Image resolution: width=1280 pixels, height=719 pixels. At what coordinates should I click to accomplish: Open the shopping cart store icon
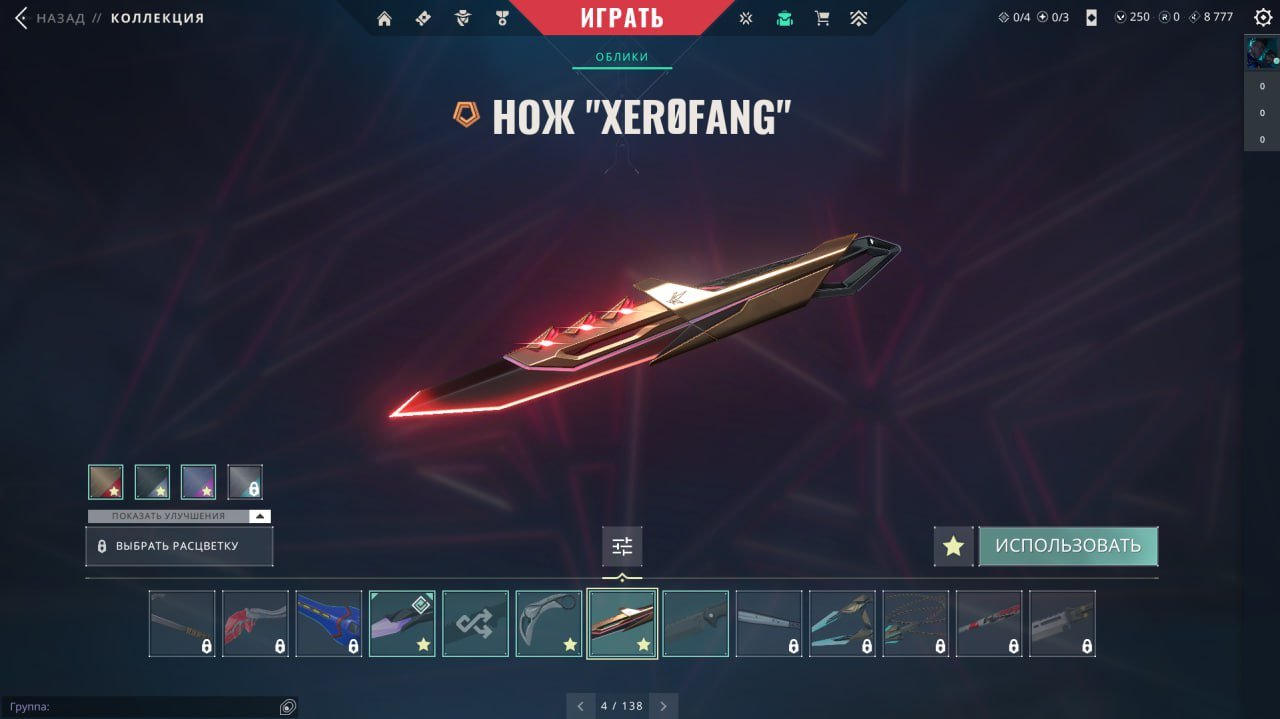822,18
